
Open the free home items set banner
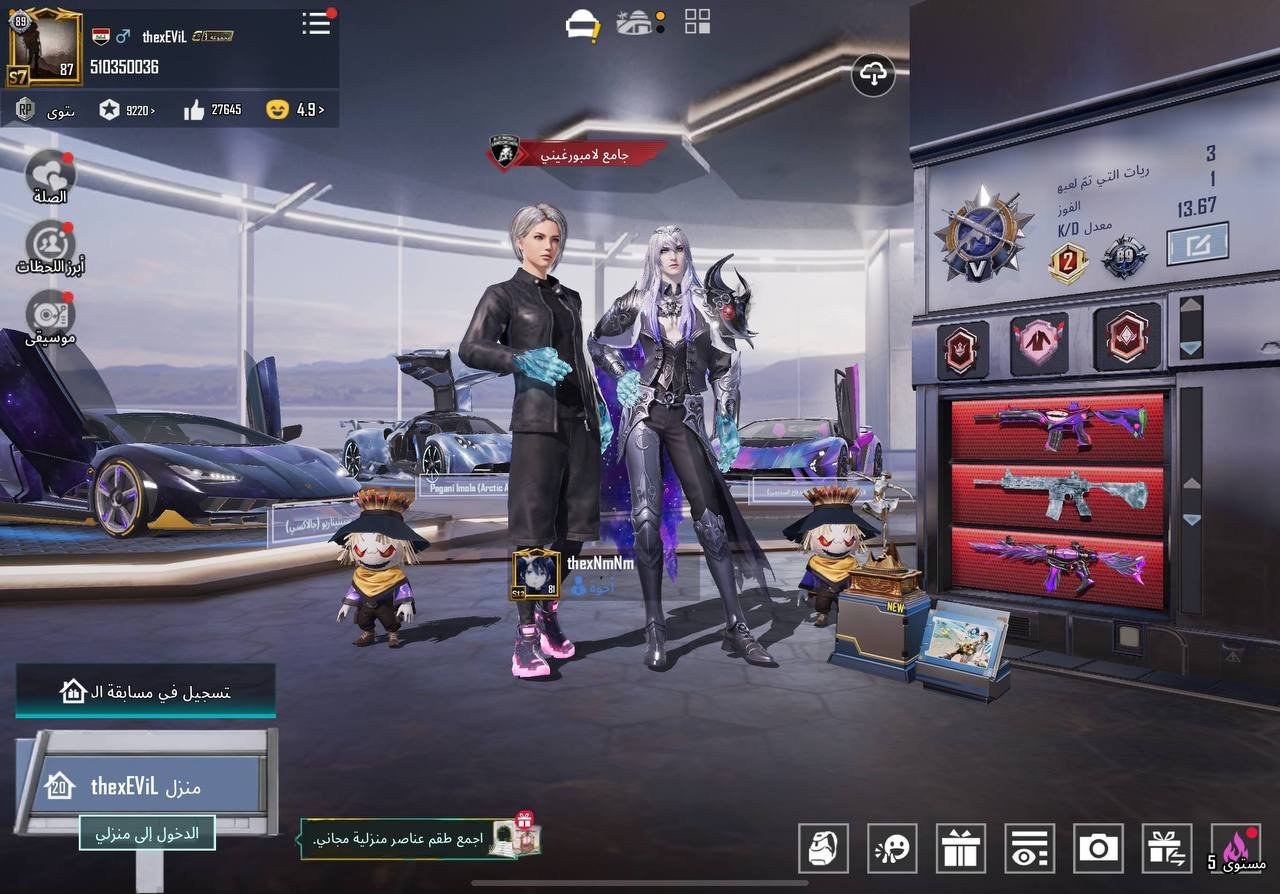pyautogui.click(x=420, y=838)
